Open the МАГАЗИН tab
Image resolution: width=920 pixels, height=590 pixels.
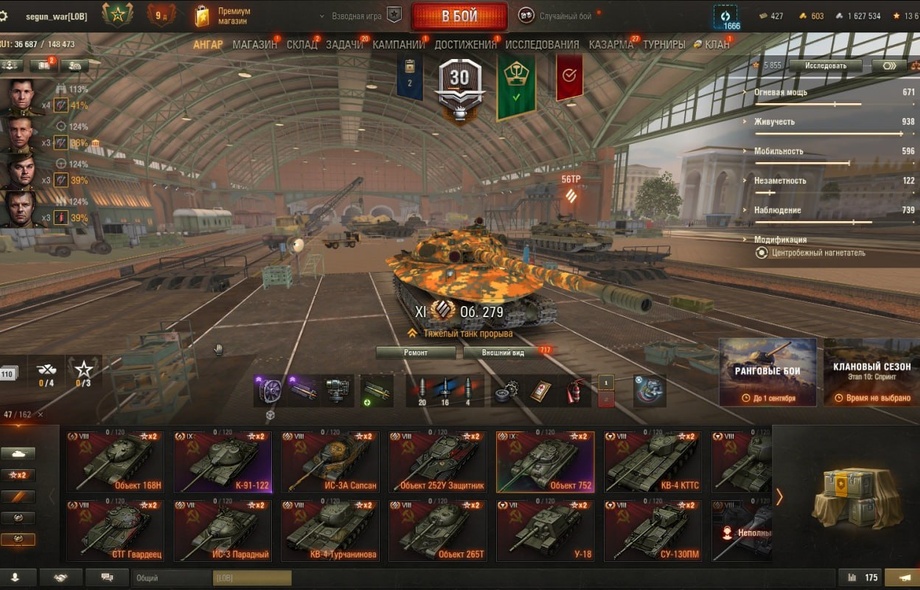[255, 45]
